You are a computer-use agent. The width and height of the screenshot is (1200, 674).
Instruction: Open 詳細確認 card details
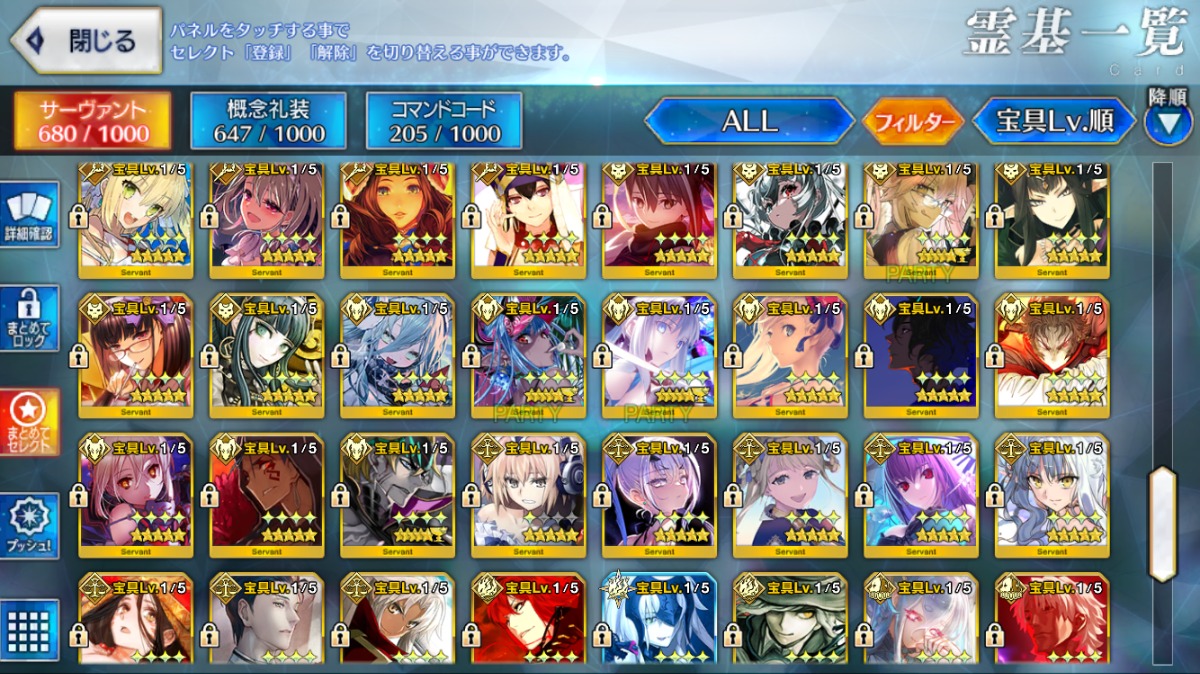[28, 215]
